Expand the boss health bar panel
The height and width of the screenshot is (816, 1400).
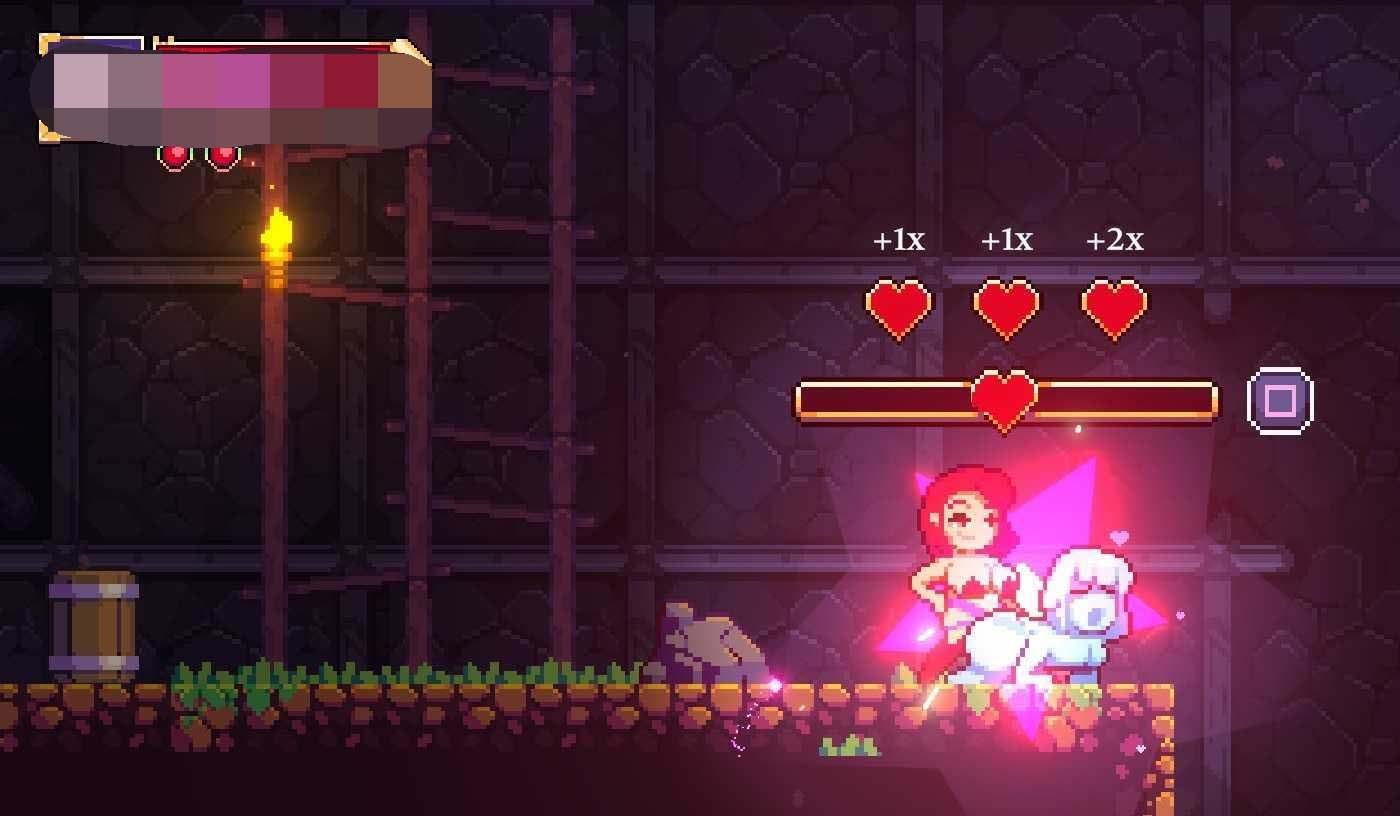[235, 85]
